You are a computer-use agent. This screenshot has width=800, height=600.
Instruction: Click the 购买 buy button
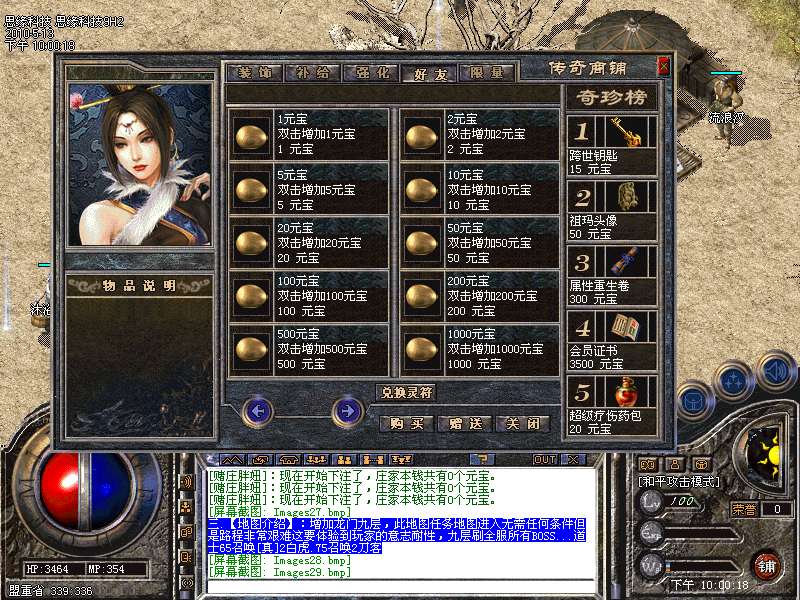tap(406, 423)
